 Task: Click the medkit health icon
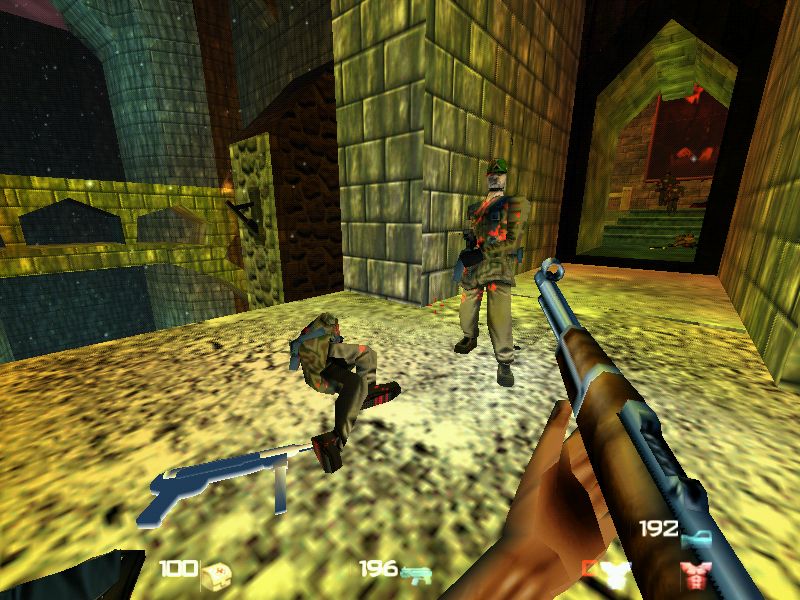tap(216, 572)
